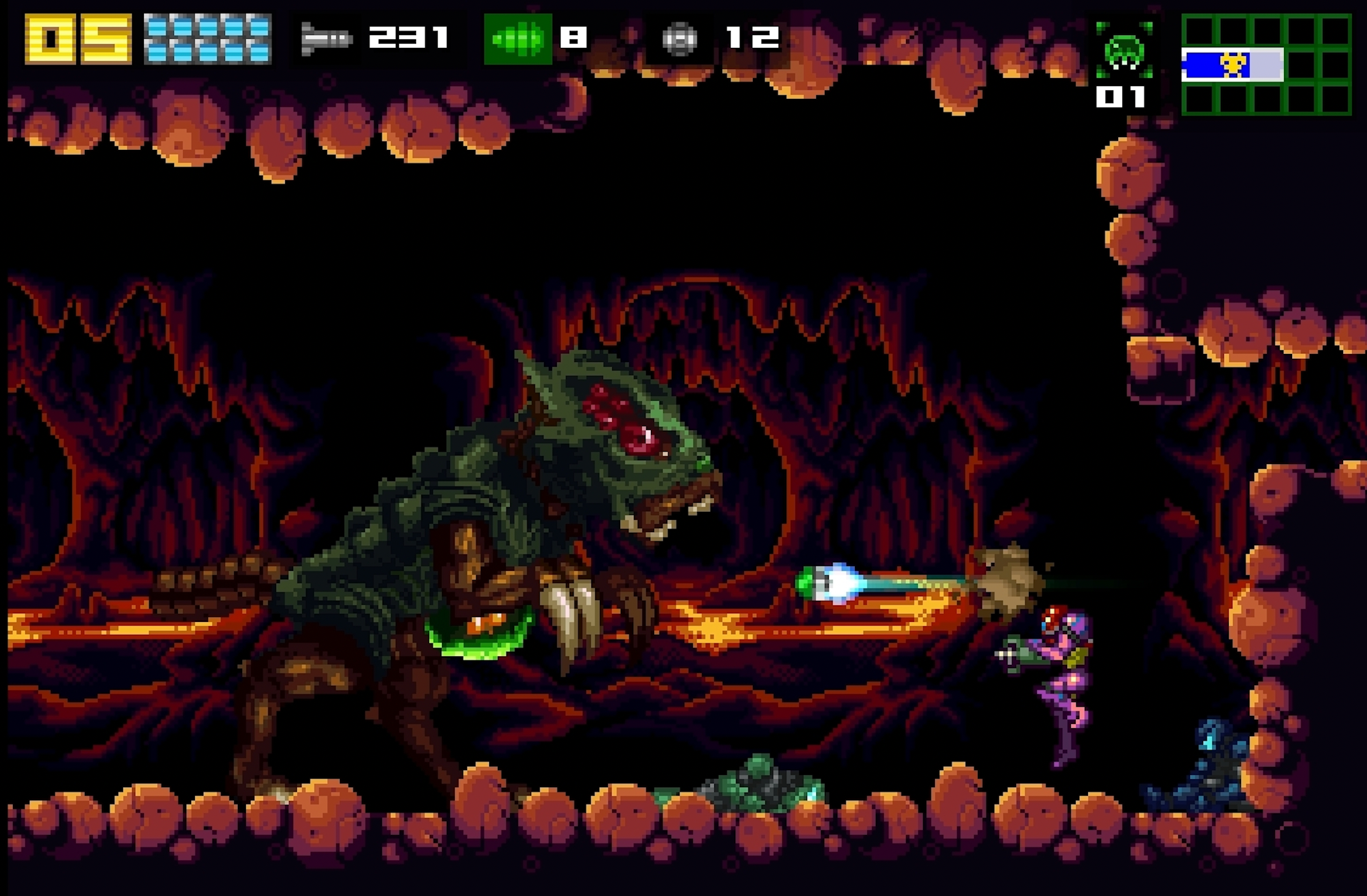1367x896 pixels.
Task: Click the green grid minimap
Action: (1266, 65)
